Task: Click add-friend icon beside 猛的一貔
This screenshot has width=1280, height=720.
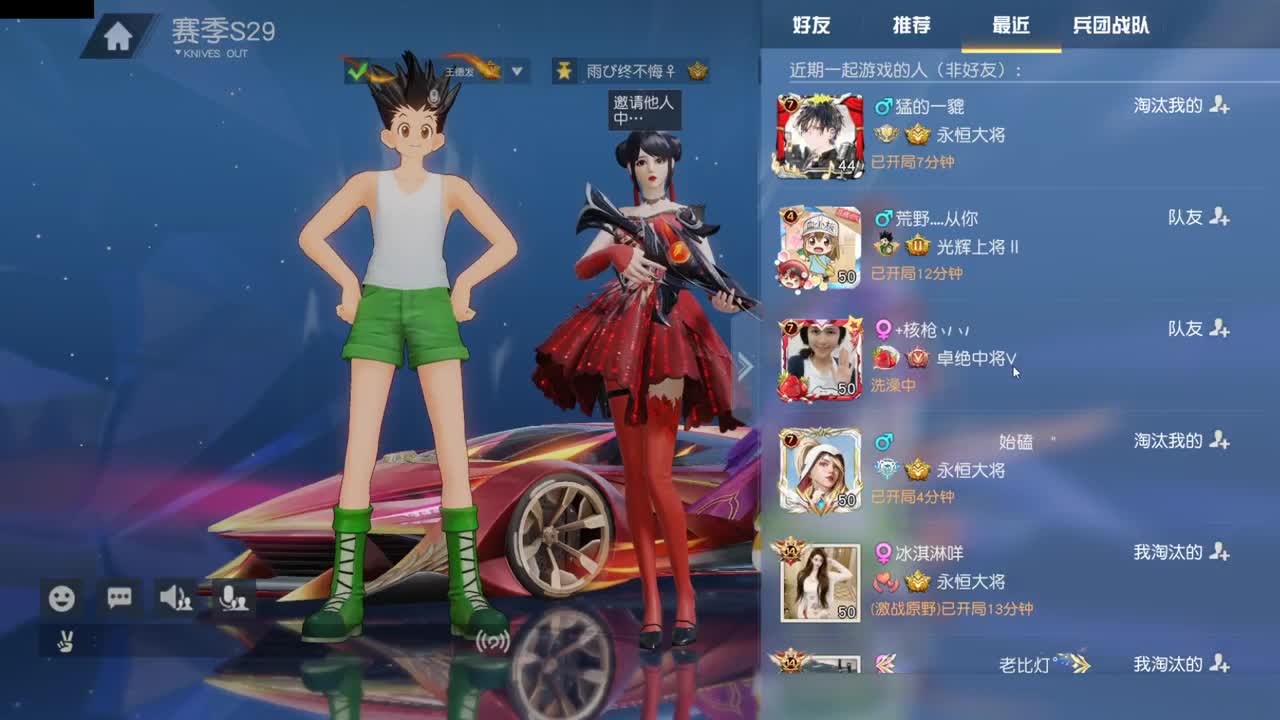Action: (1221, 106)
